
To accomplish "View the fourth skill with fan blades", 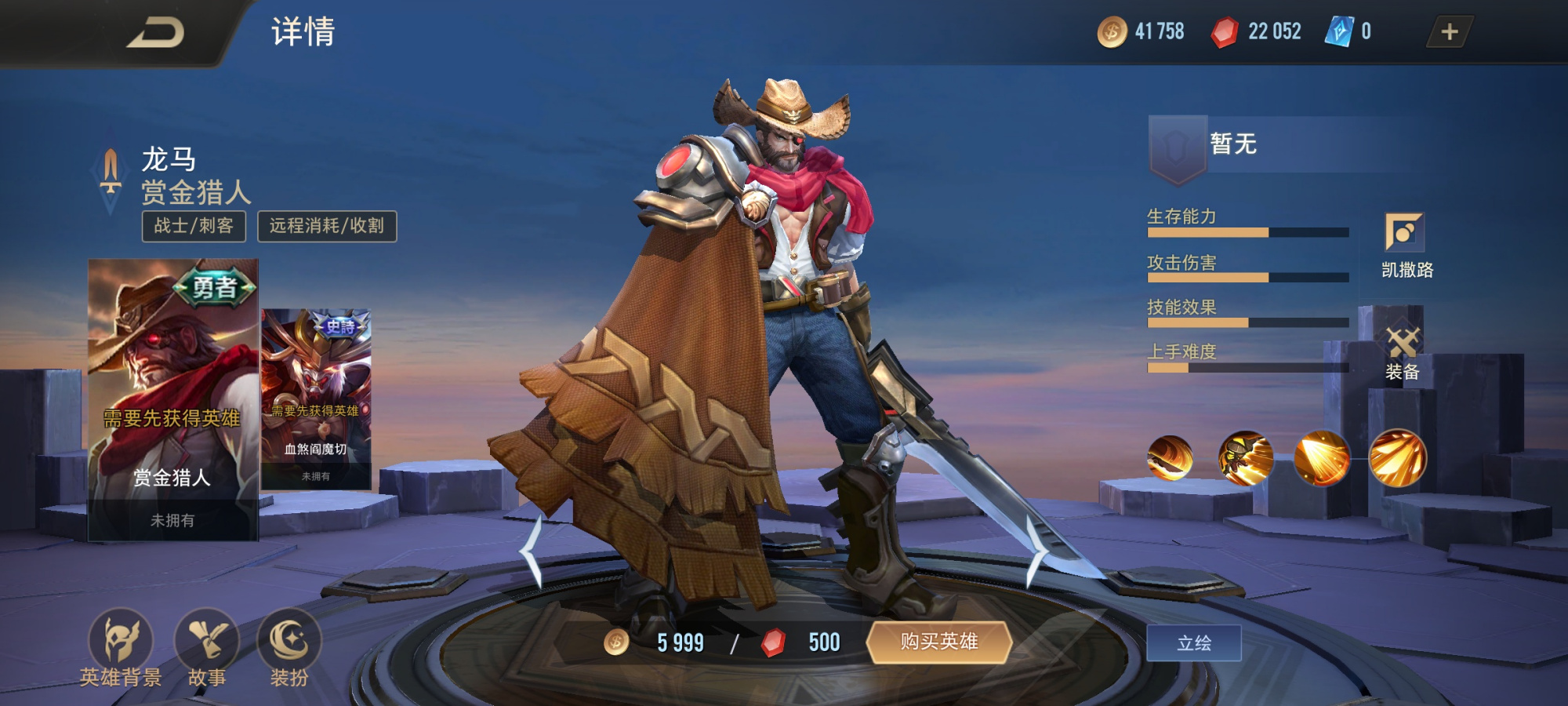I will click(1397, 458).
